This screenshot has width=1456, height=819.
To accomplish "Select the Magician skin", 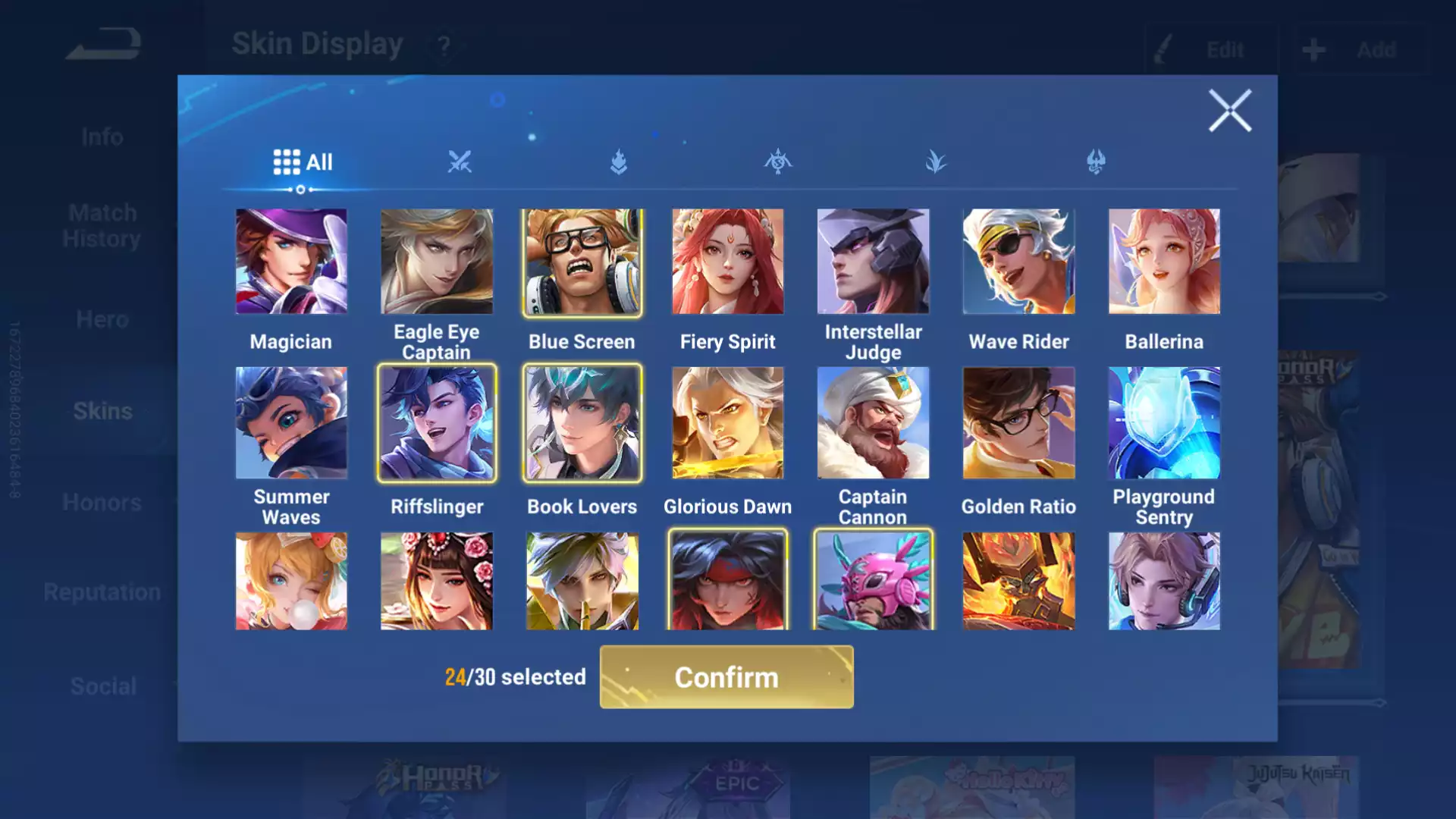I will coord(291,262).
